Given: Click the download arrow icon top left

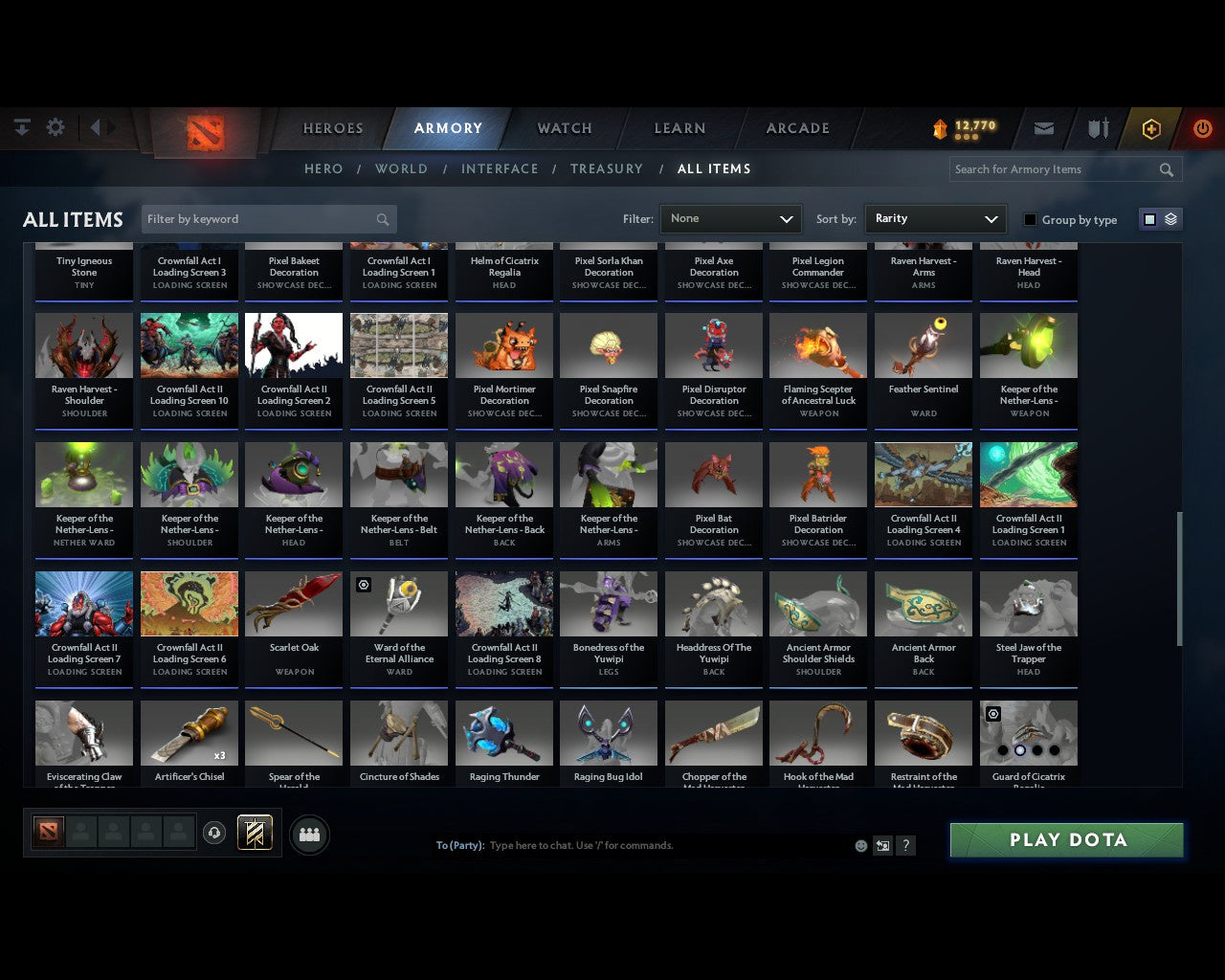Looking at the screenshot, I should pyautogui.click(x=21, y=126).
